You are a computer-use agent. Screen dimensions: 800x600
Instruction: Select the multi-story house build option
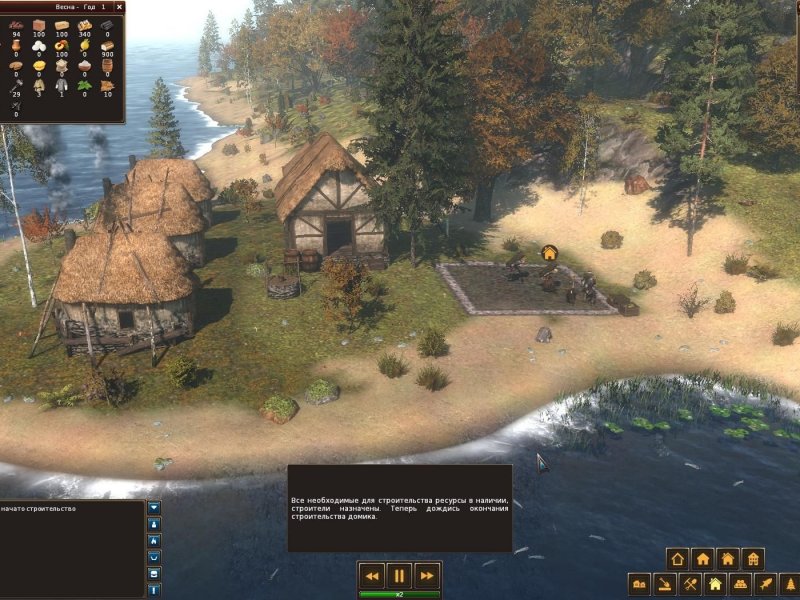[753, 559]
